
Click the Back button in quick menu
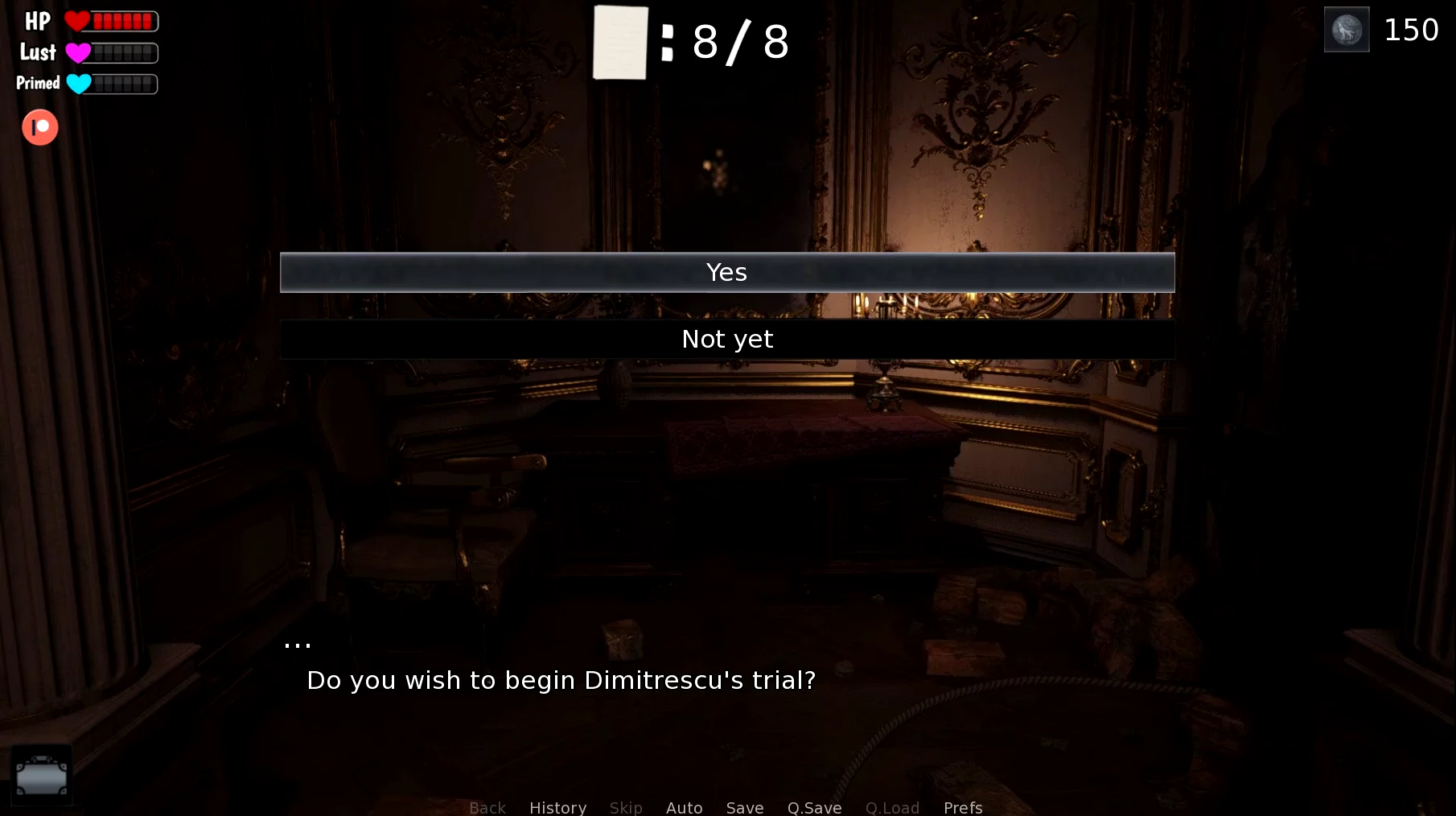click(487, 807)
